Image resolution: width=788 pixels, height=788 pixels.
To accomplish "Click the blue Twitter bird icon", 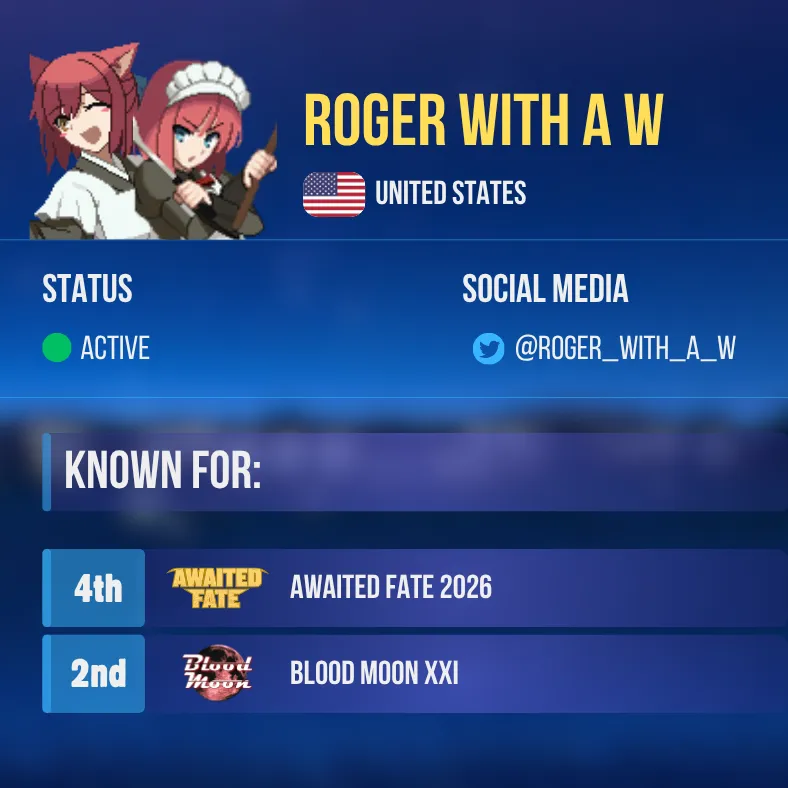I will [x=488, y=349].
